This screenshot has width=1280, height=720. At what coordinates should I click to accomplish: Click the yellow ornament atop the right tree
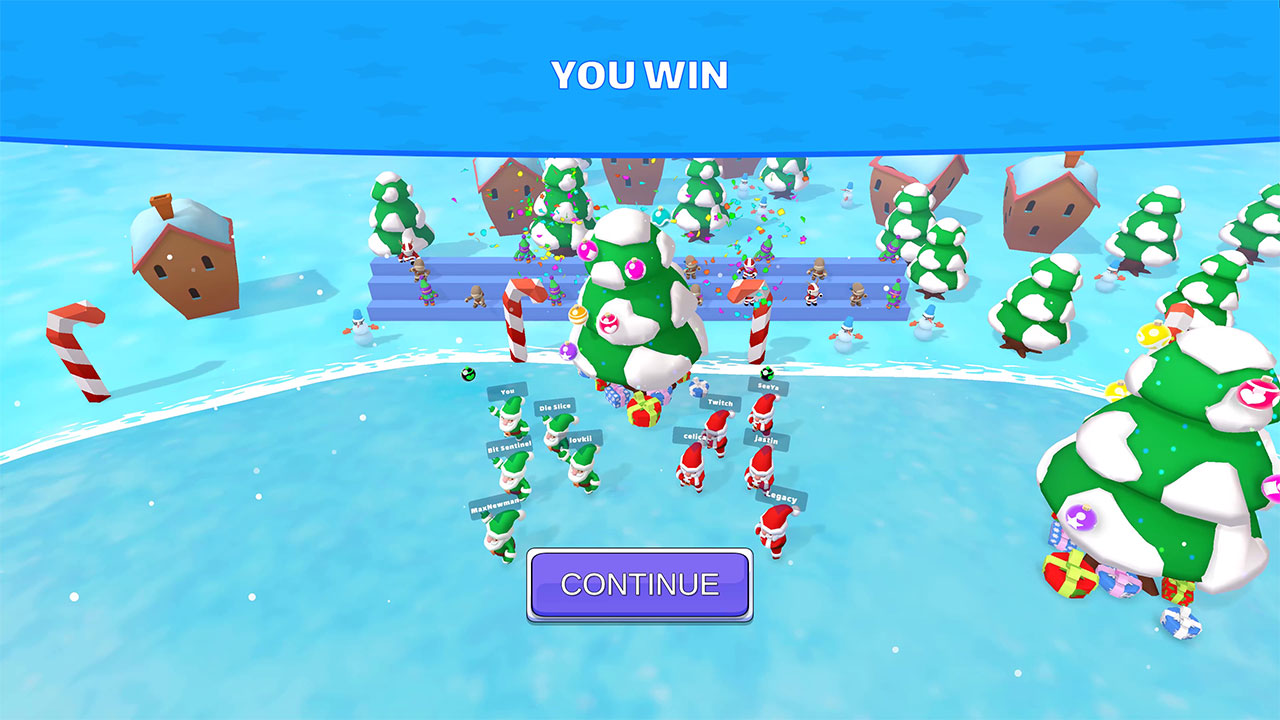click(x=1151, y=336)
